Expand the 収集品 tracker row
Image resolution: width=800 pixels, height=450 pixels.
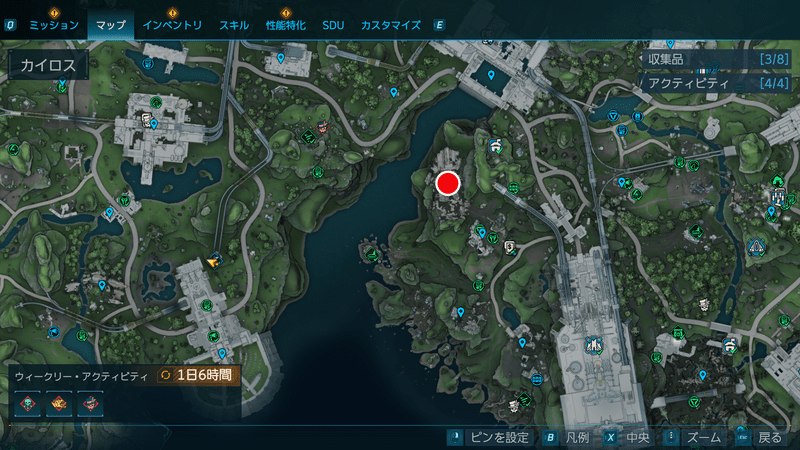[x=714, y=60]
